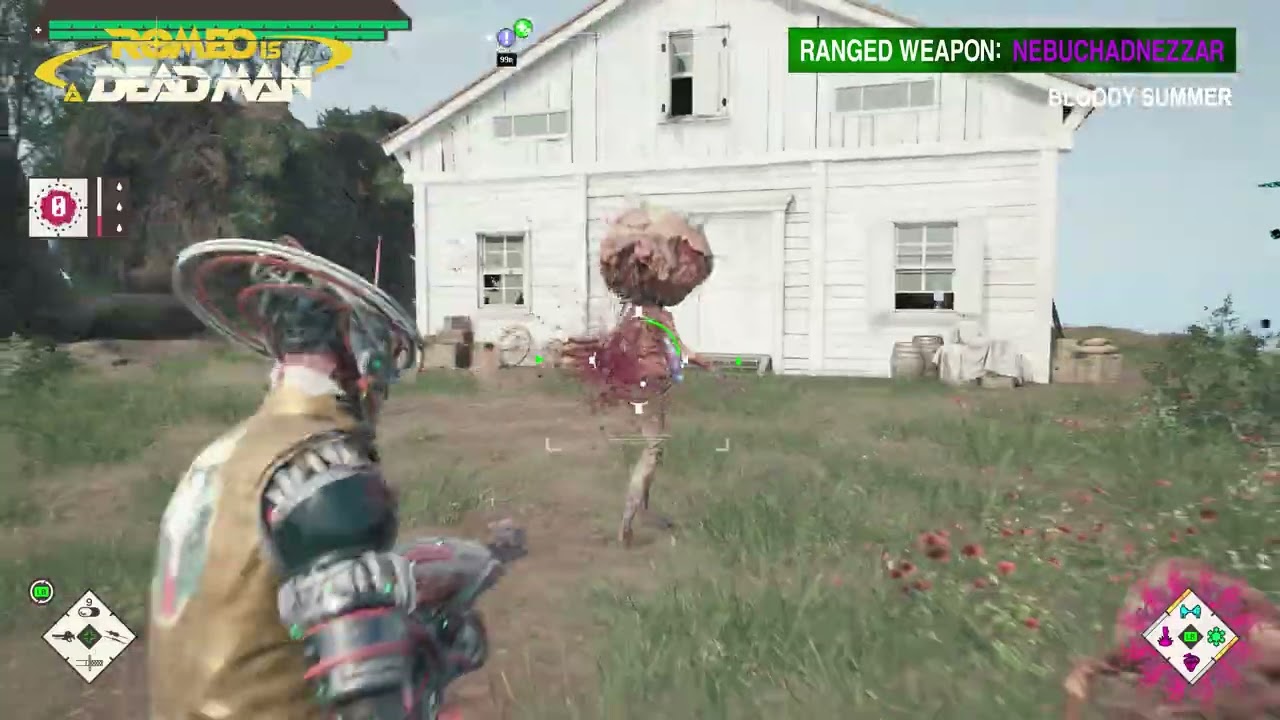Equip the bottom weapon in the weapon wheel
This screenshot has width=1280, height=720.
point(89,662)
